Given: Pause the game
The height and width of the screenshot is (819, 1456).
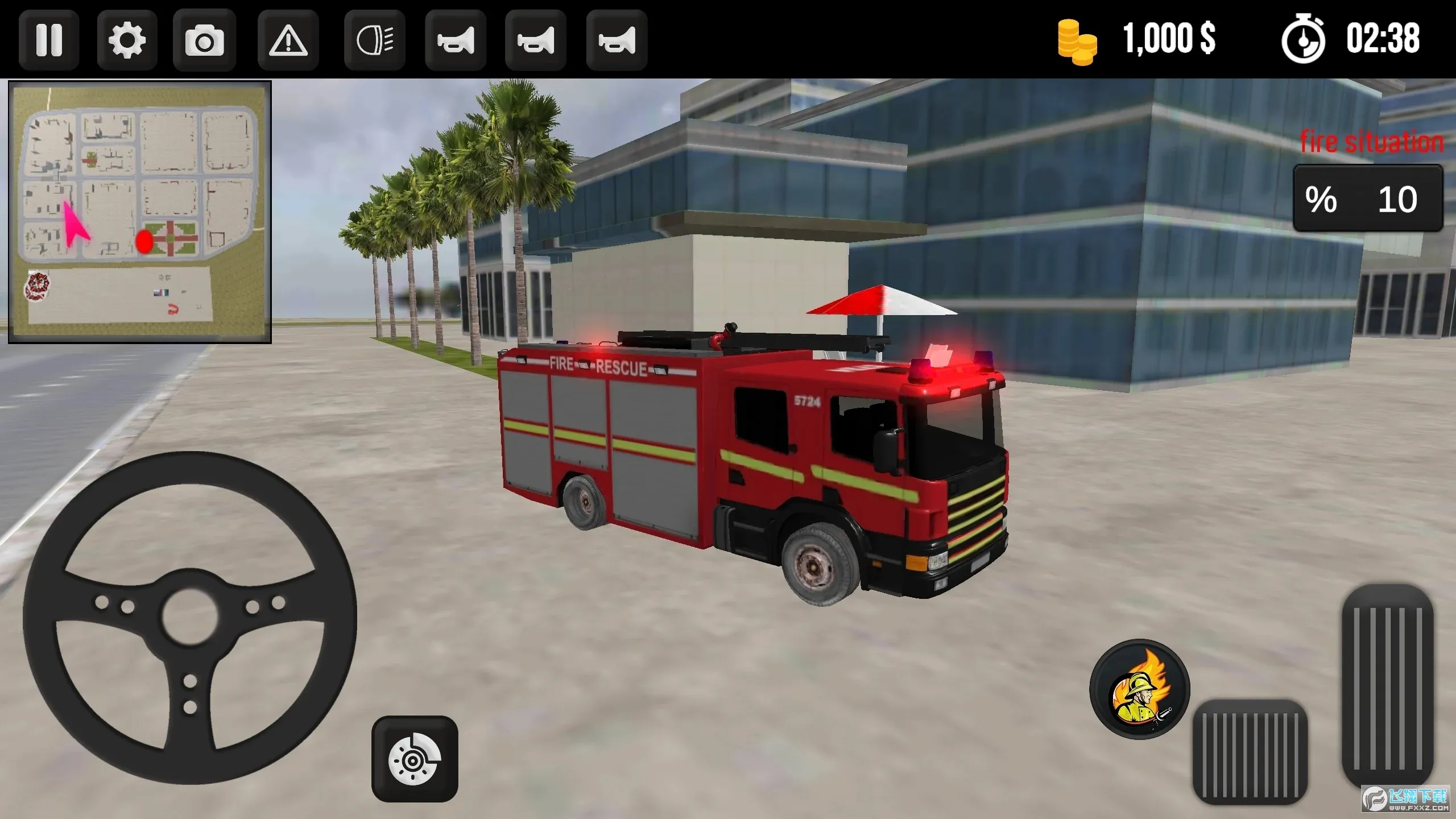Looking at the screenshot, I should click(x=48, y=40).
